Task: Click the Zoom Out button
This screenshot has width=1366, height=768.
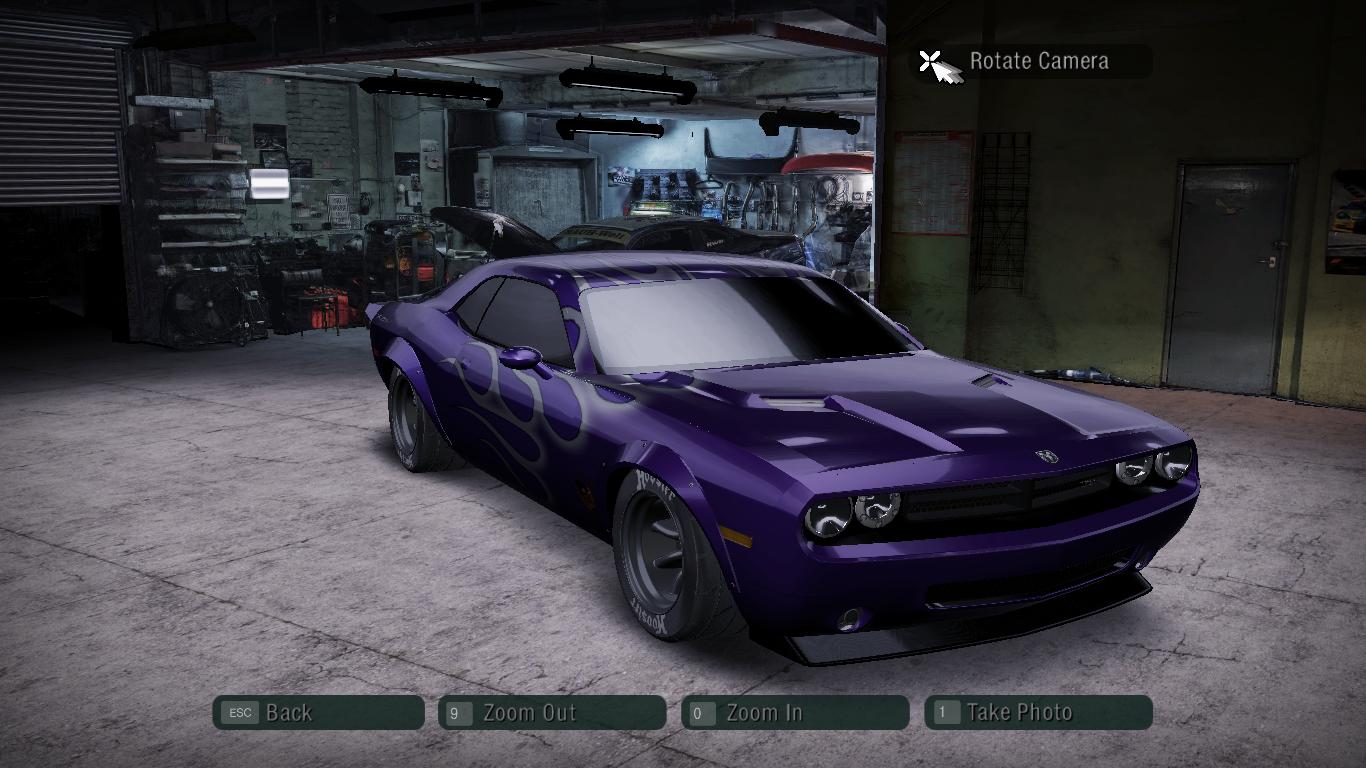Action: tap(552, 713)
